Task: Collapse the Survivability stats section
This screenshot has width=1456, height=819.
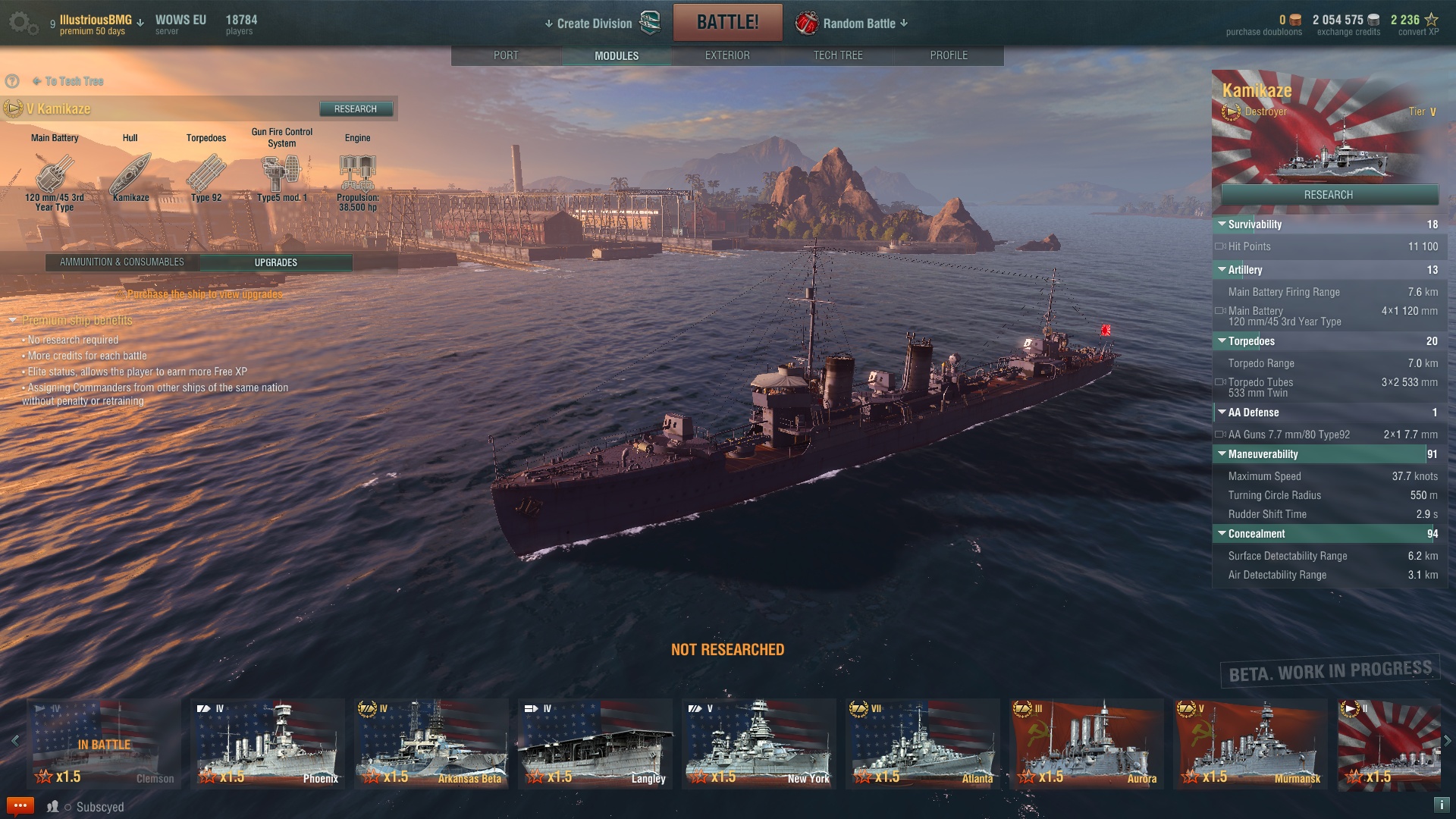Action: pyautogui.click(x=1222, y=224)
